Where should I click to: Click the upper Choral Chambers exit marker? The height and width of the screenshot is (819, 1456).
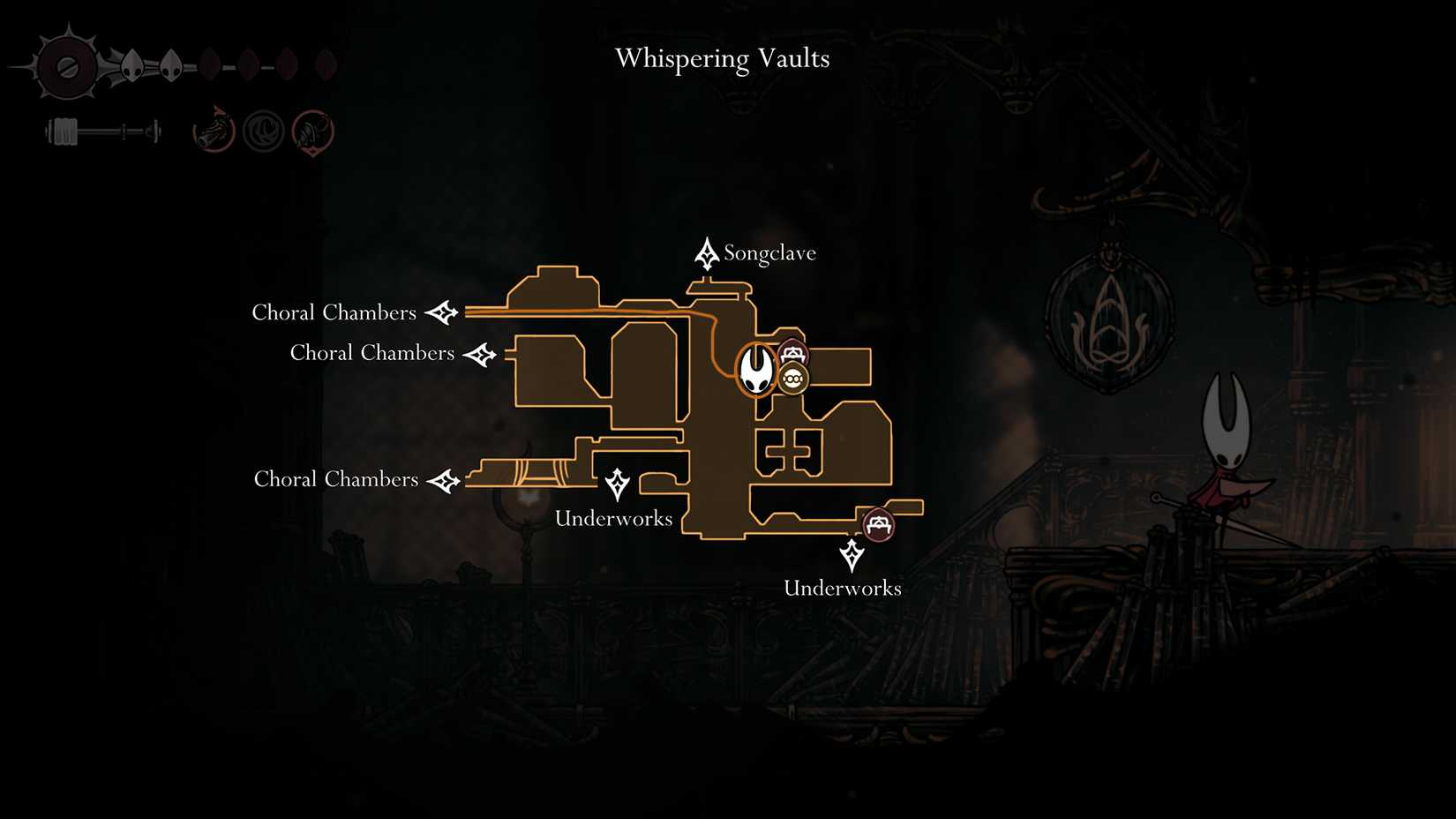(x=443, y=312)
